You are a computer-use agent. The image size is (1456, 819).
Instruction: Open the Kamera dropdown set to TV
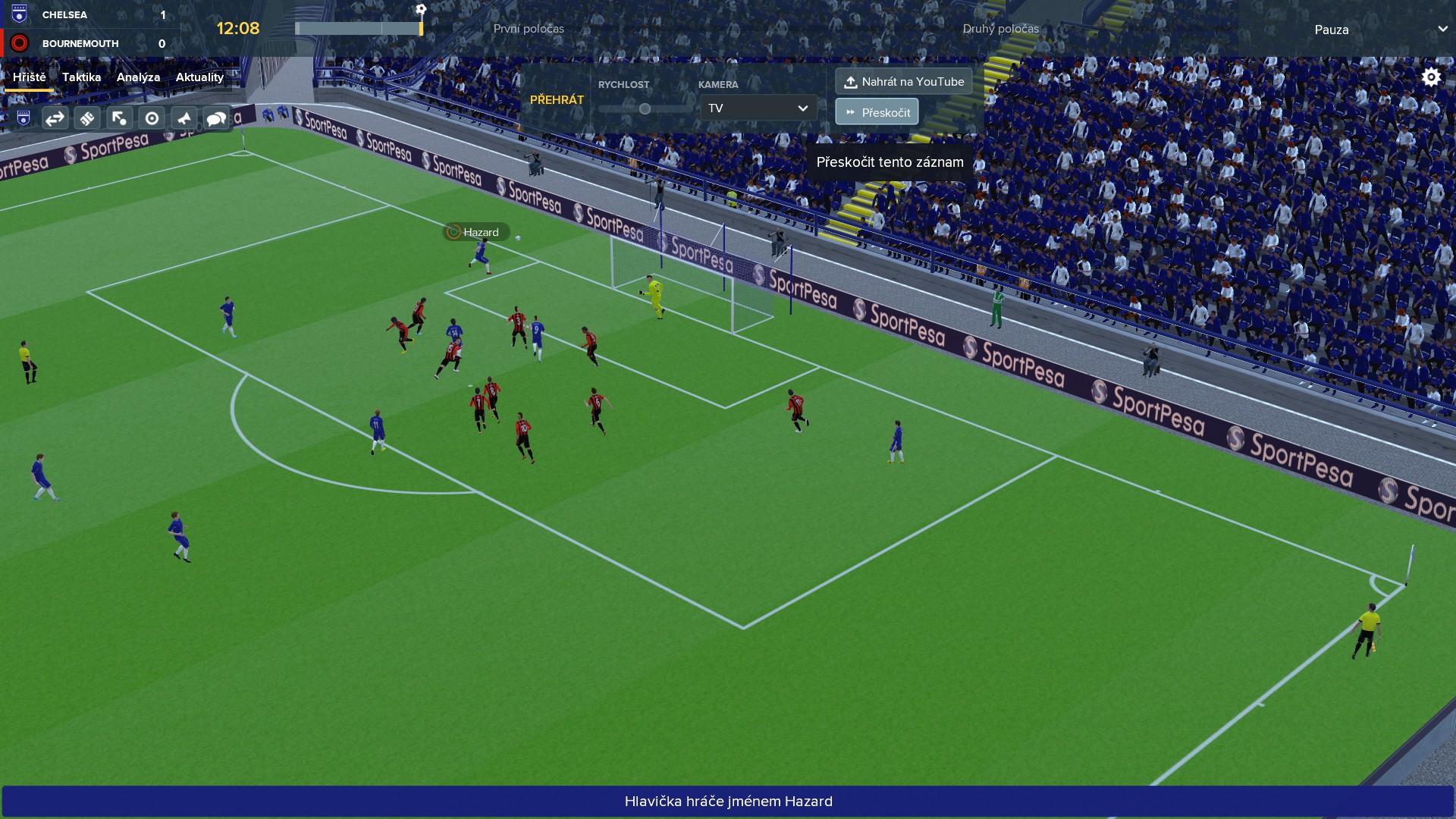pyautogui.click(x=757, y=108)
